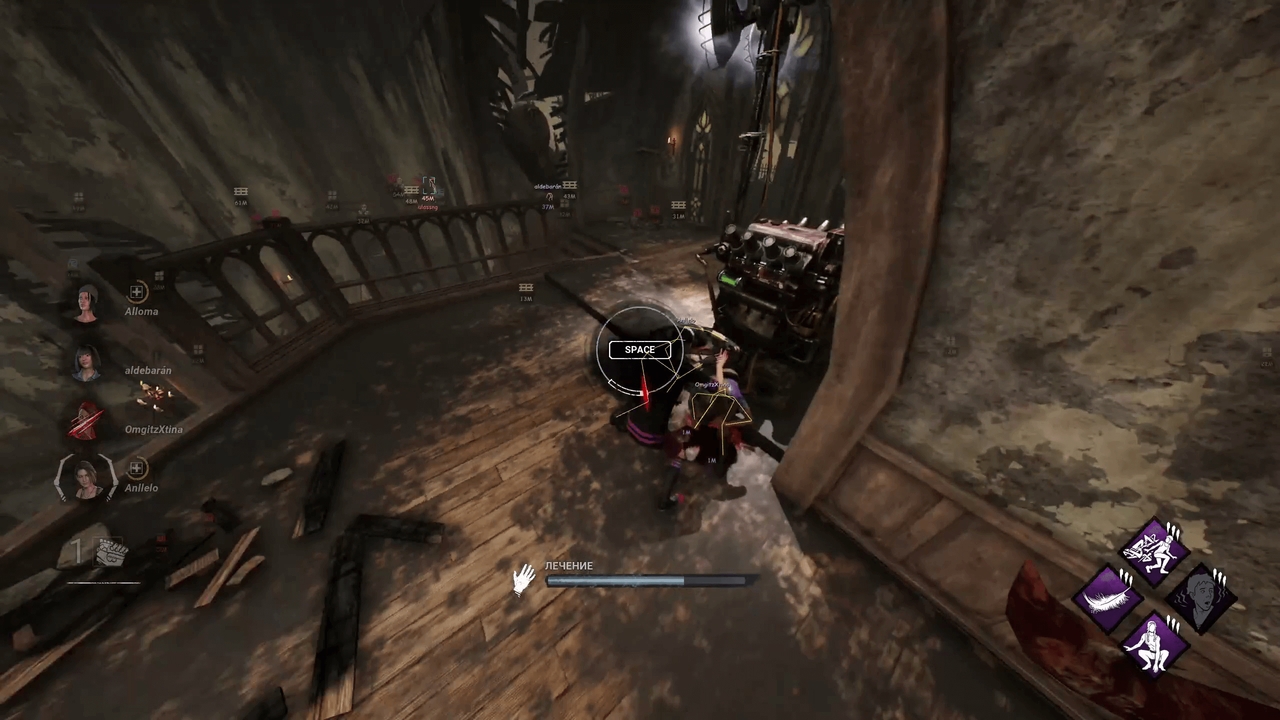The image size is (1280, 720).
Task: Click the healing cross icon beside Anllelo
Action: pyautogui.click(x=137, y=468)
